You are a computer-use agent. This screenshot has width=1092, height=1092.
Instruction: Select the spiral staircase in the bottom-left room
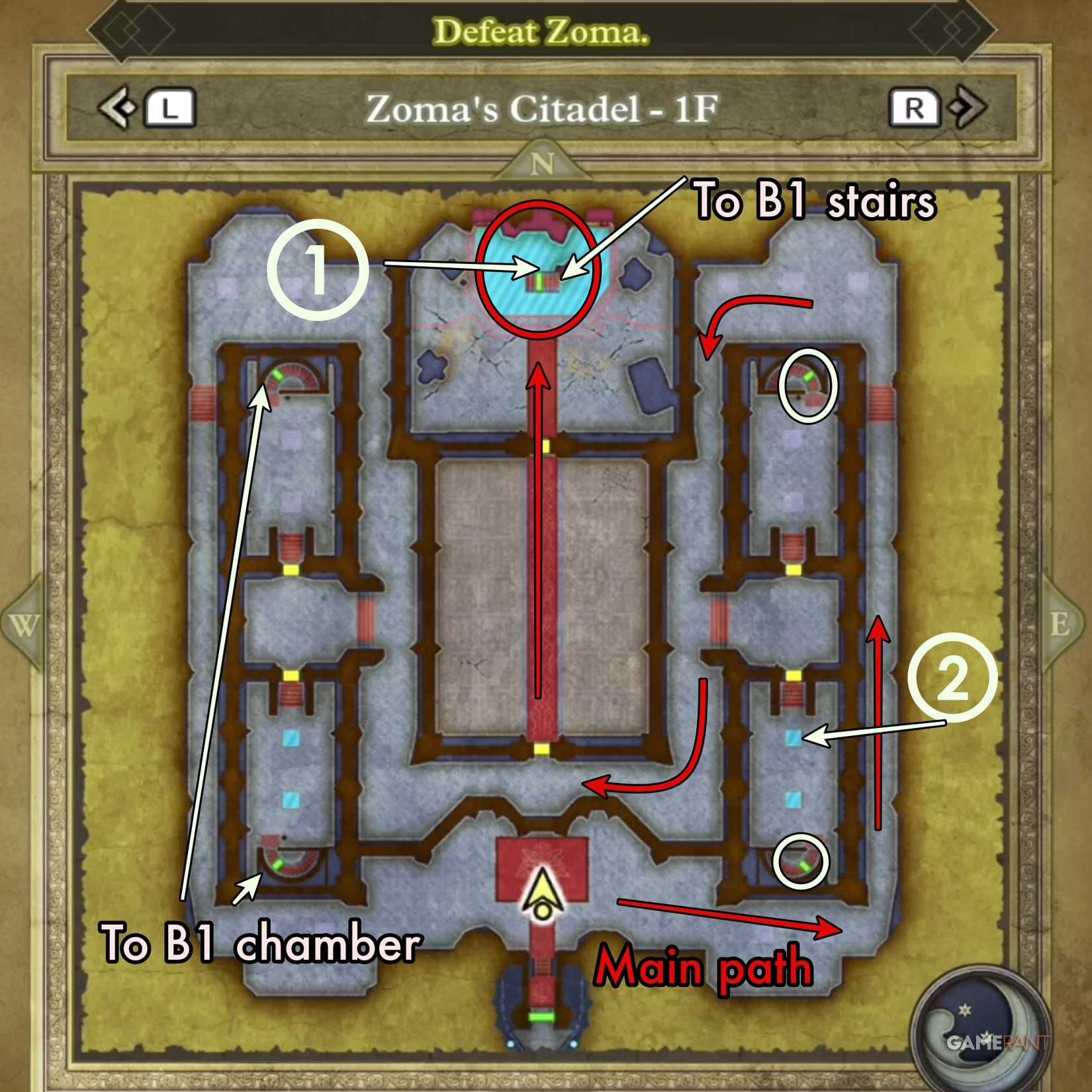pos(291,864)
